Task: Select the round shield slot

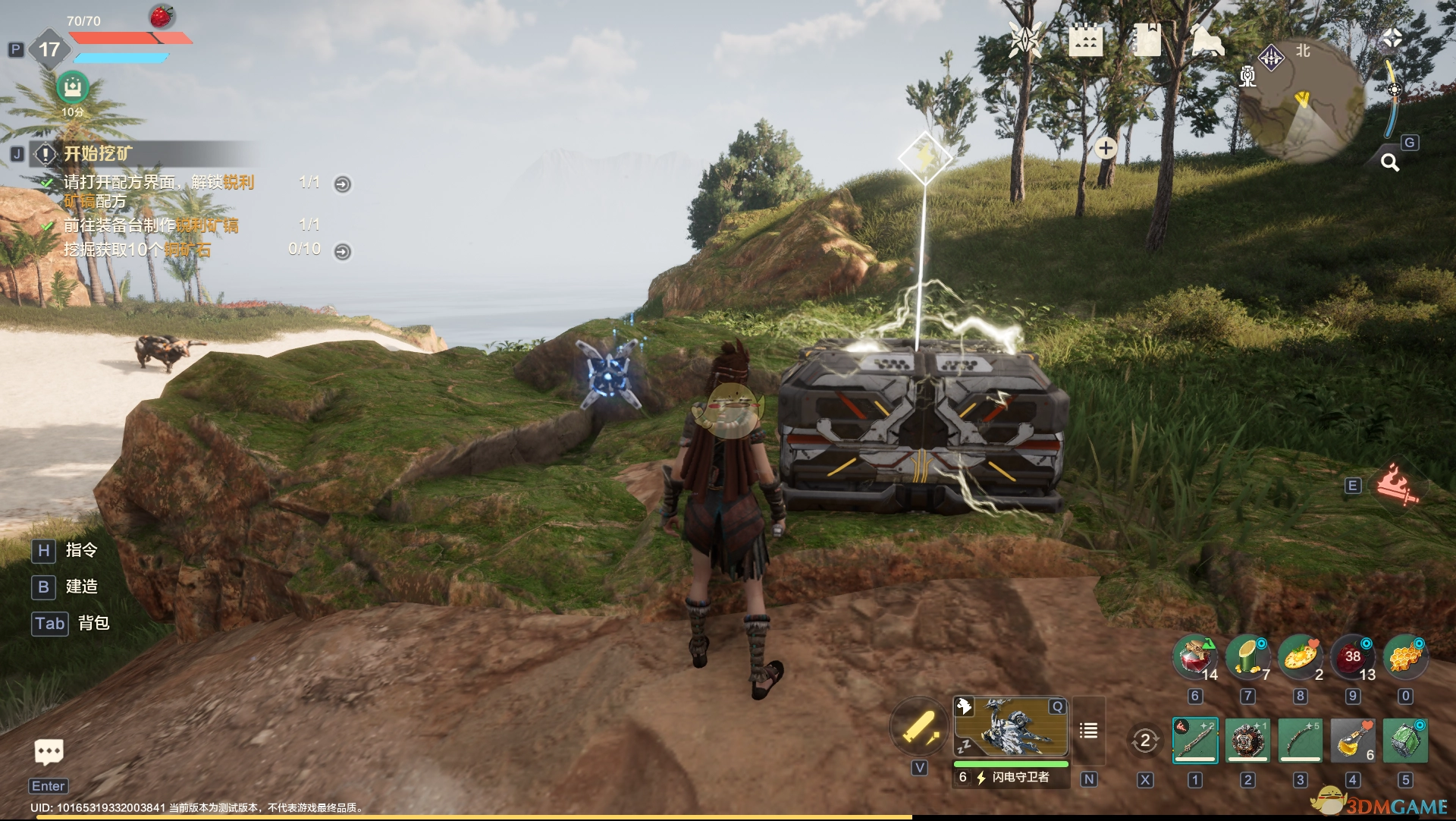Action: coord(1247,740)
